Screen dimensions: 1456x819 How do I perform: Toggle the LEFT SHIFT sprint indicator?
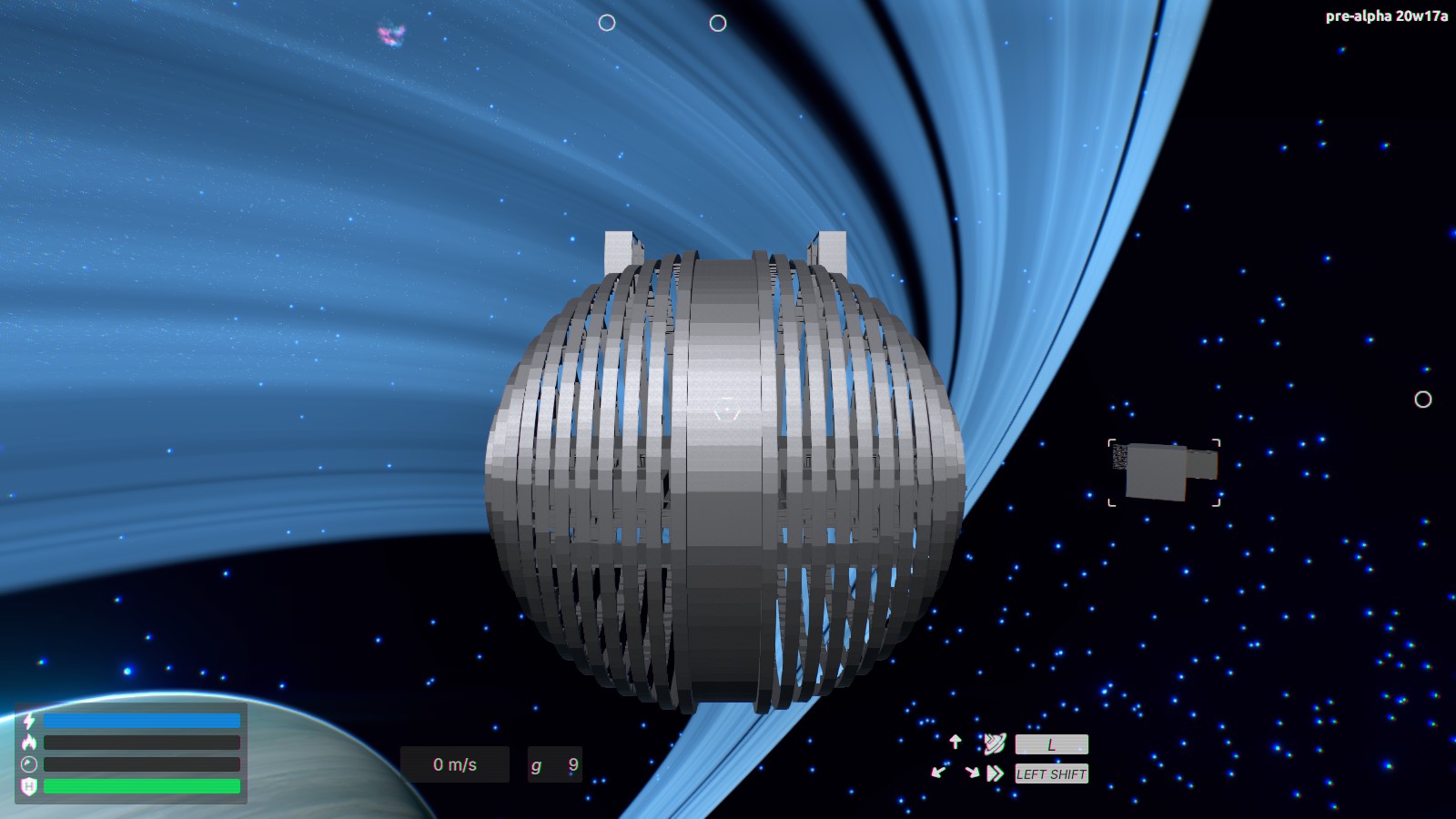1052,774
